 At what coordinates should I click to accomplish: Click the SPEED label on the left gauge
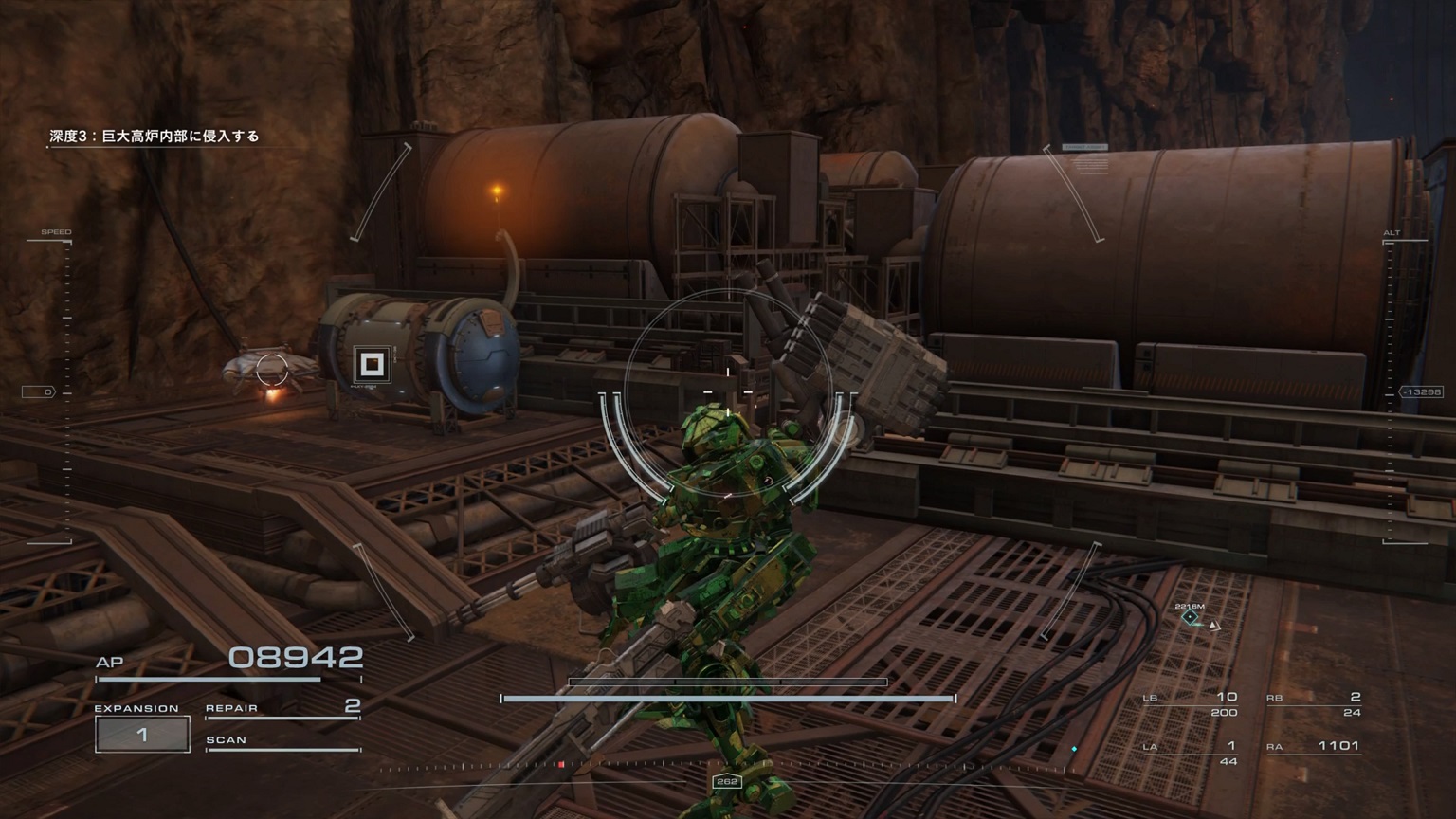[x=57, y=229]
